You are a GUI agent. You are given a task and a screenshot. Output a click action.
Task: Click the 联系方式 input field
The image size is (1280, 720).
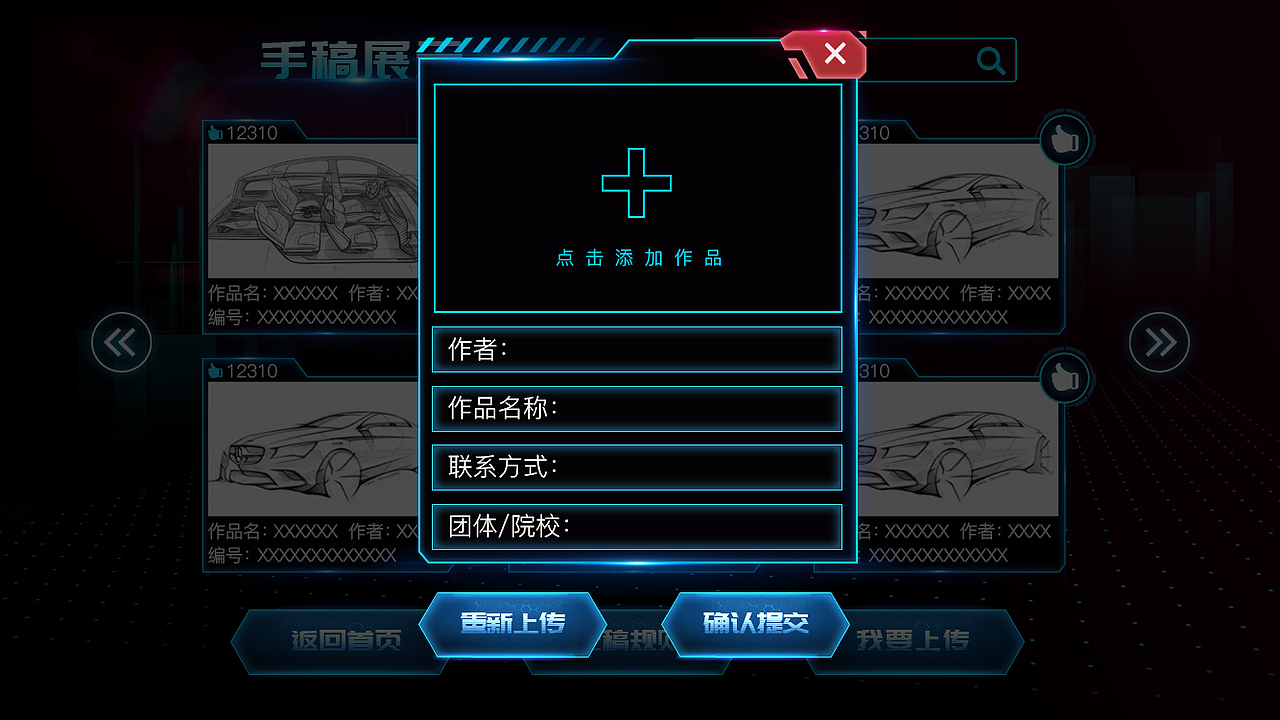coord(637,467)
